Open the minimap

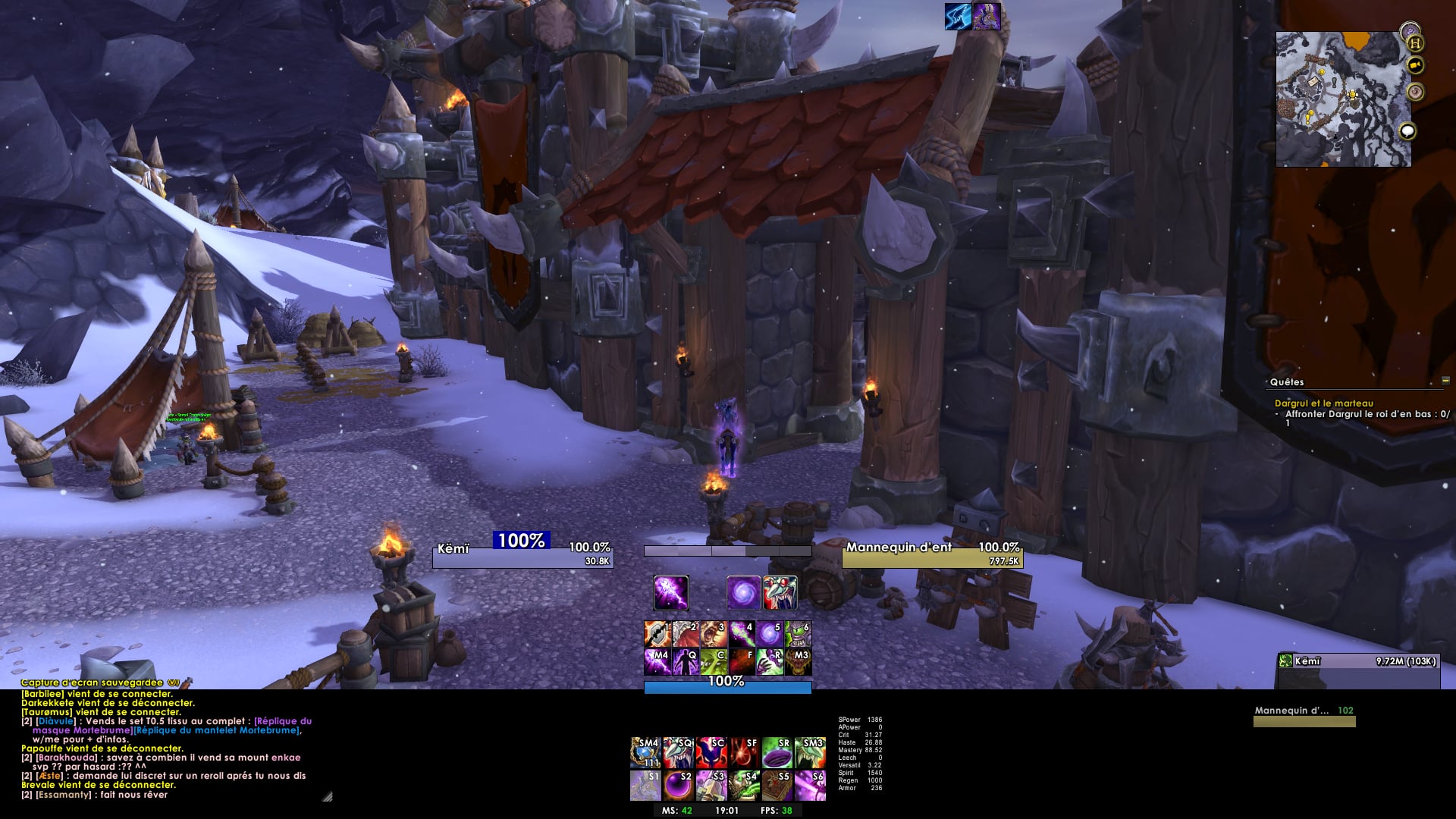[1342, 99]
